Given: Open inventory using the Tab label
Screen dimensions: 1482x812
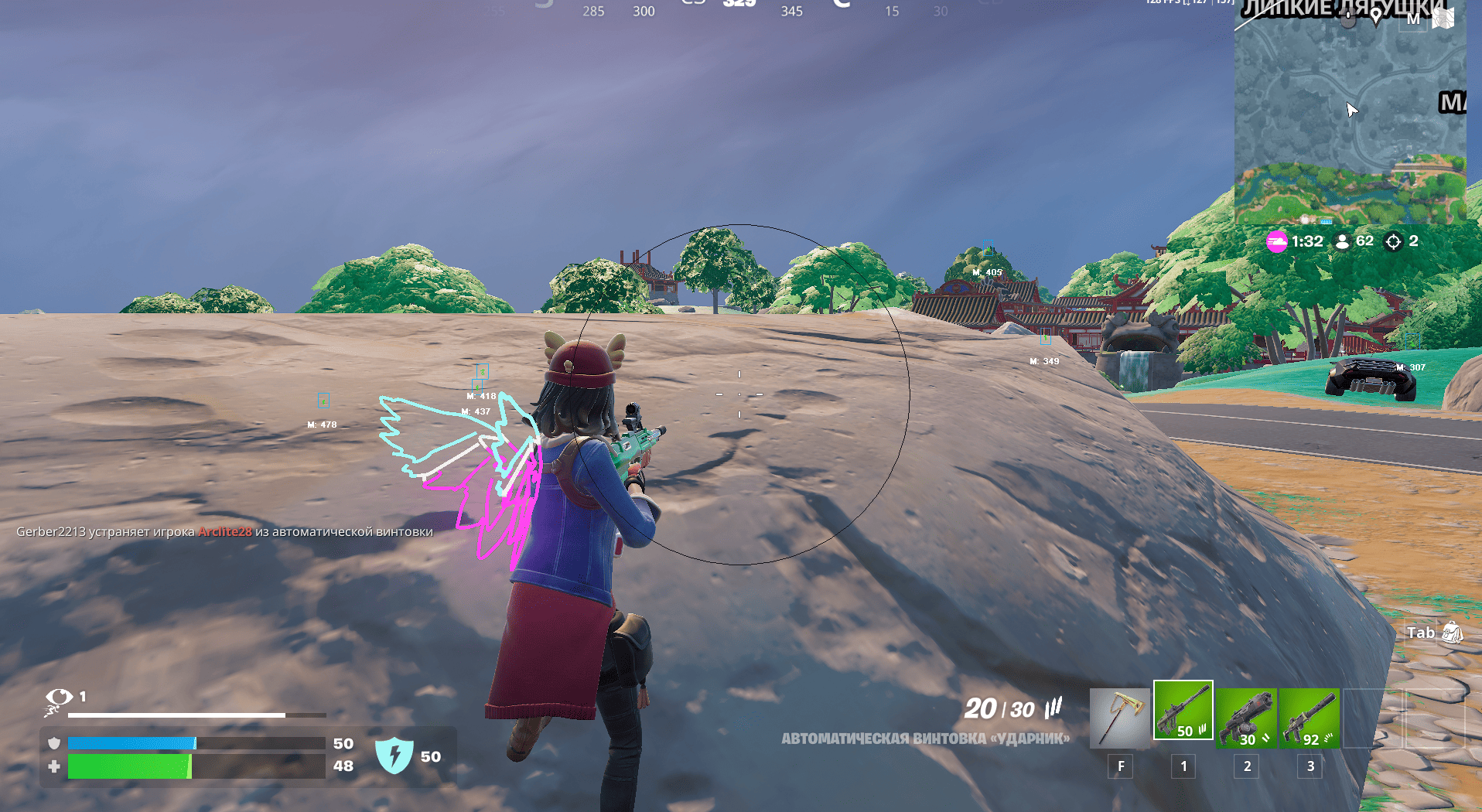Looking at the screenshot, I should coord(1420,633).
